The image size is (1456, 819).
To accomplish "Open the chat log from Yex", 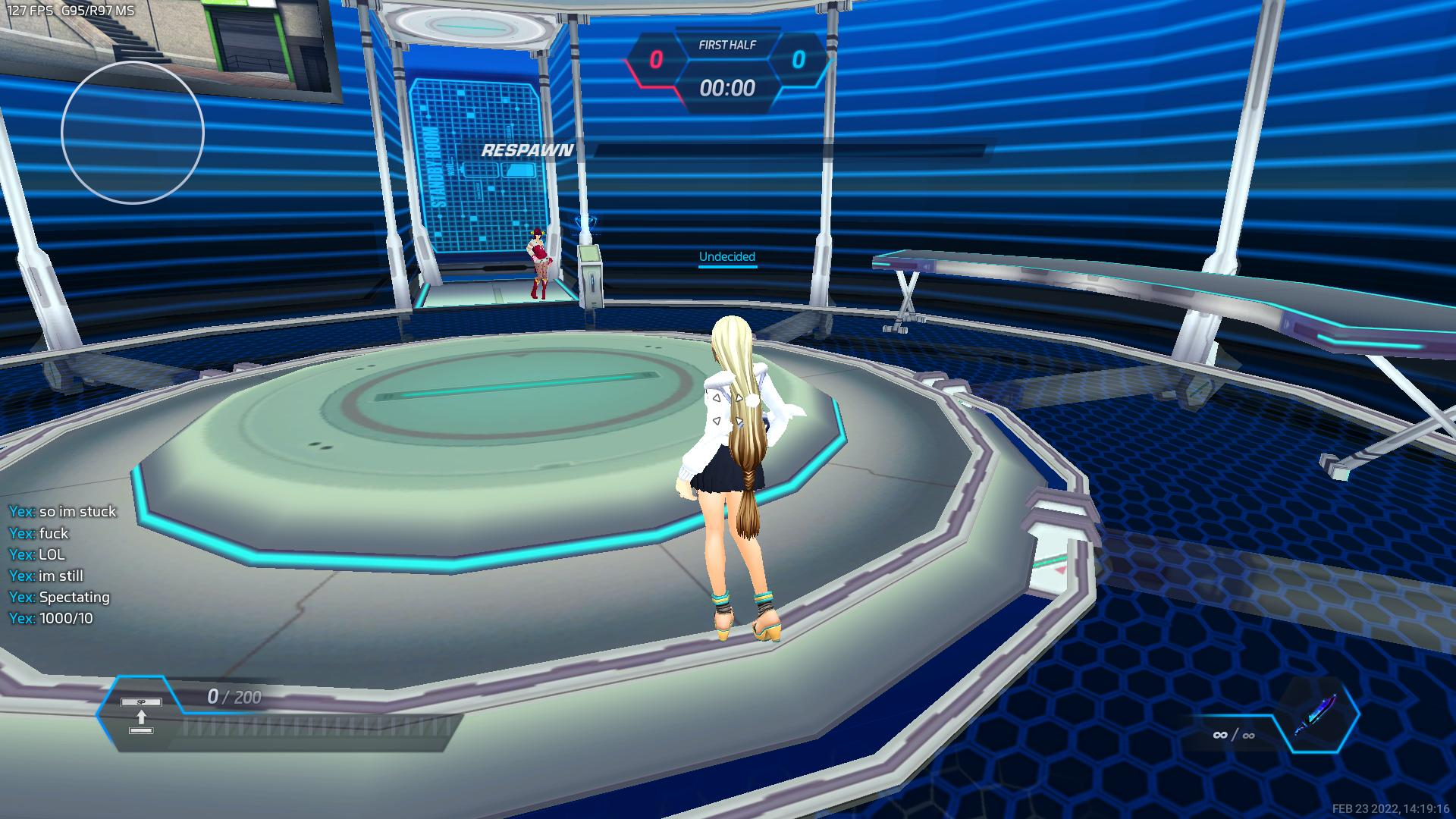I will pyautogui.click(x=63, y=564).
